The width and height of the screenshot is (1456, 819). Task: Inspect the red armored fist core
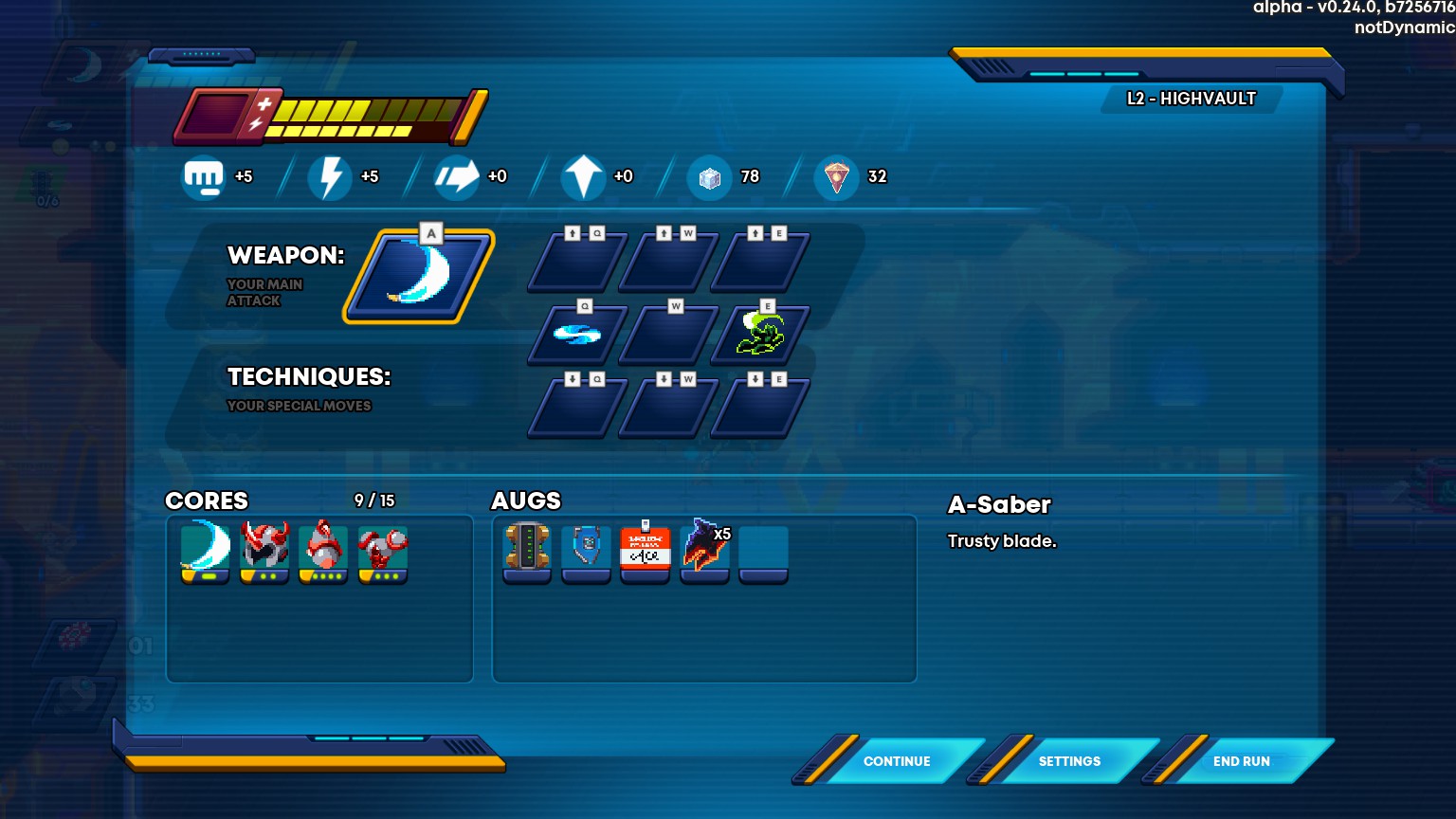382,550
